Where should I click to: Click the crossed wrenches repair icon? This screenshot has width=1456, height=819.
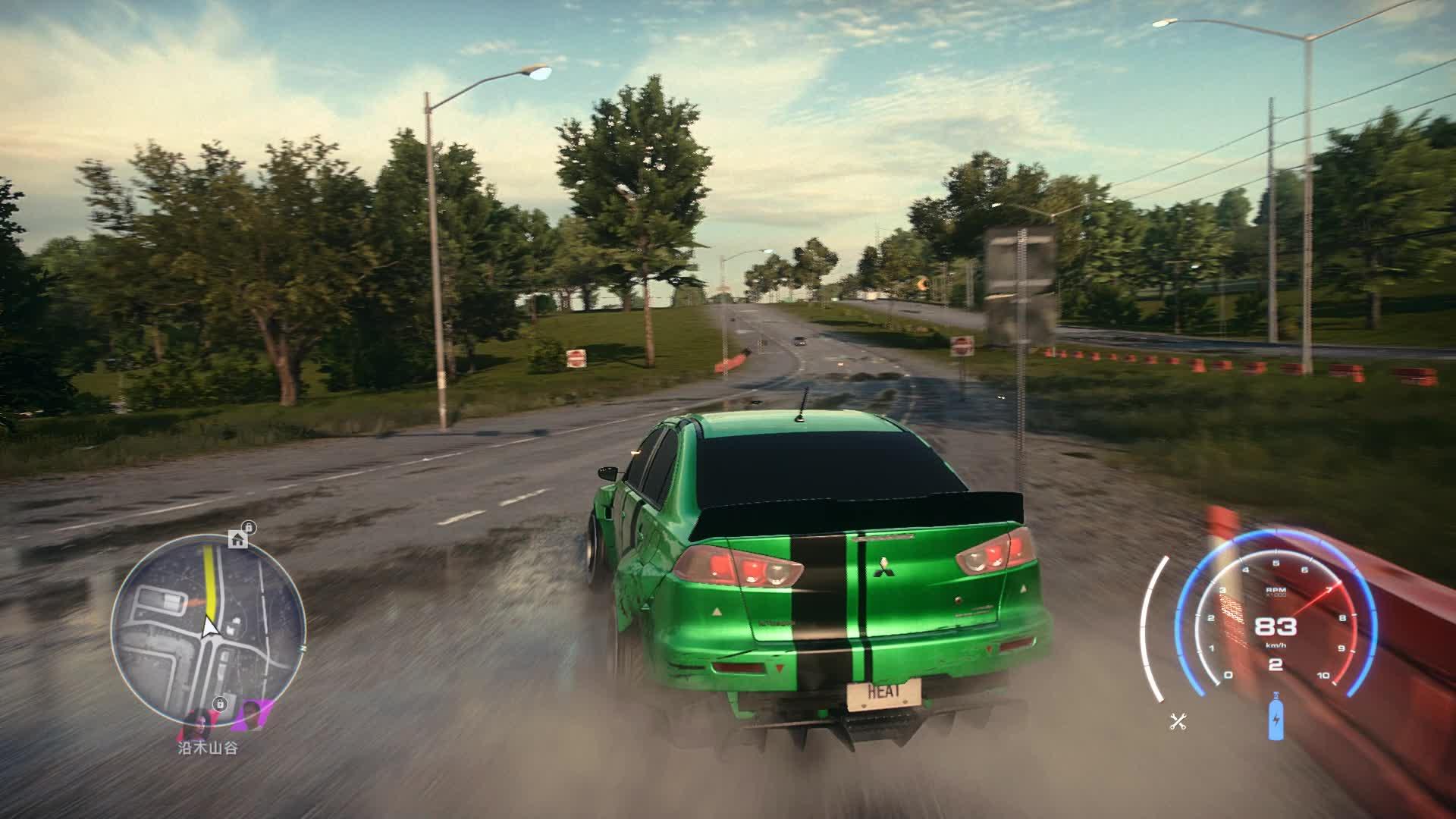coord(1178,721)
